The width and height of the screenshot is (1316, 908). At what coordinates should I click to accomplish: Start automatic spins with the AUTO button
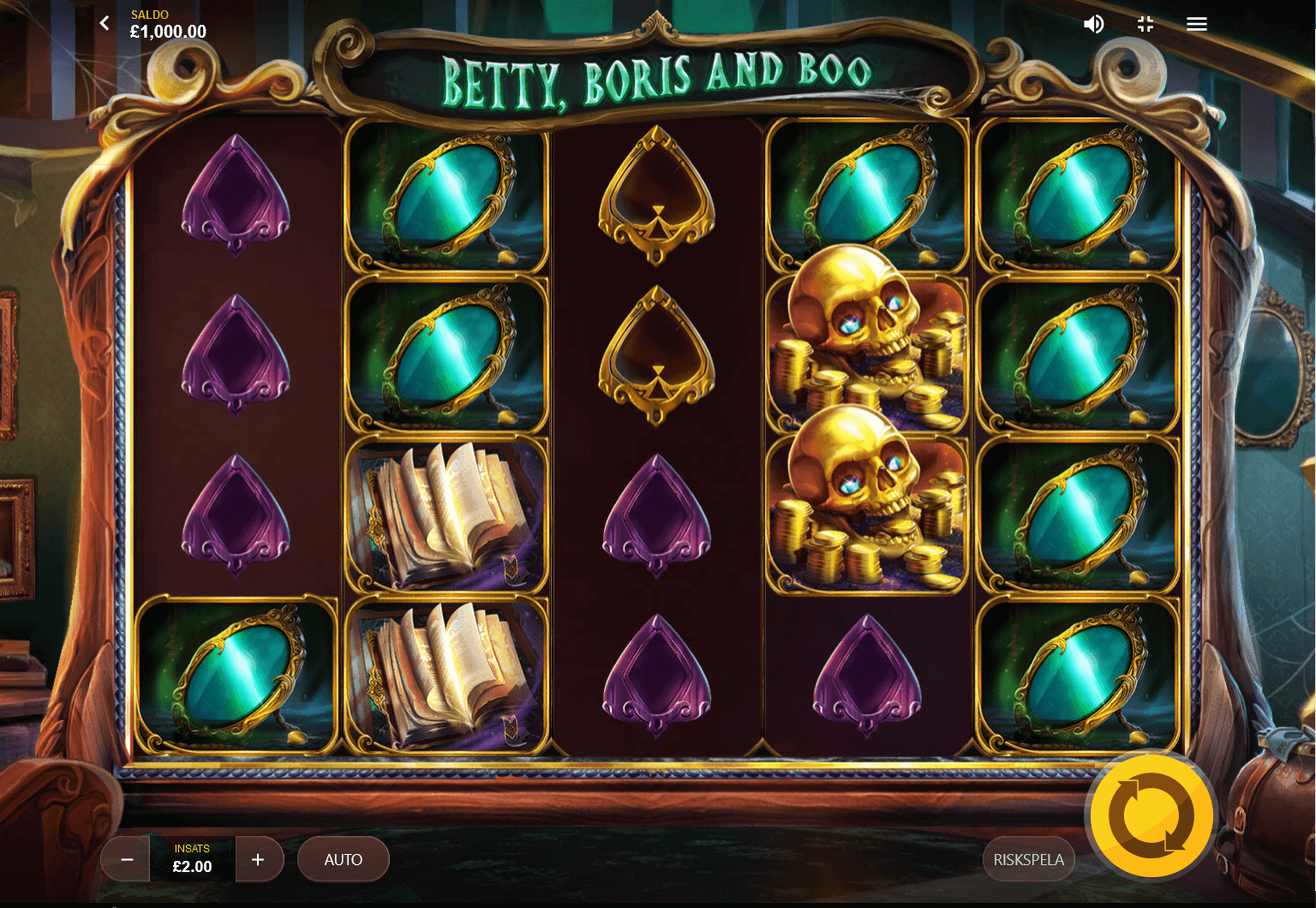pyautogui.click(x=343, y=859)
